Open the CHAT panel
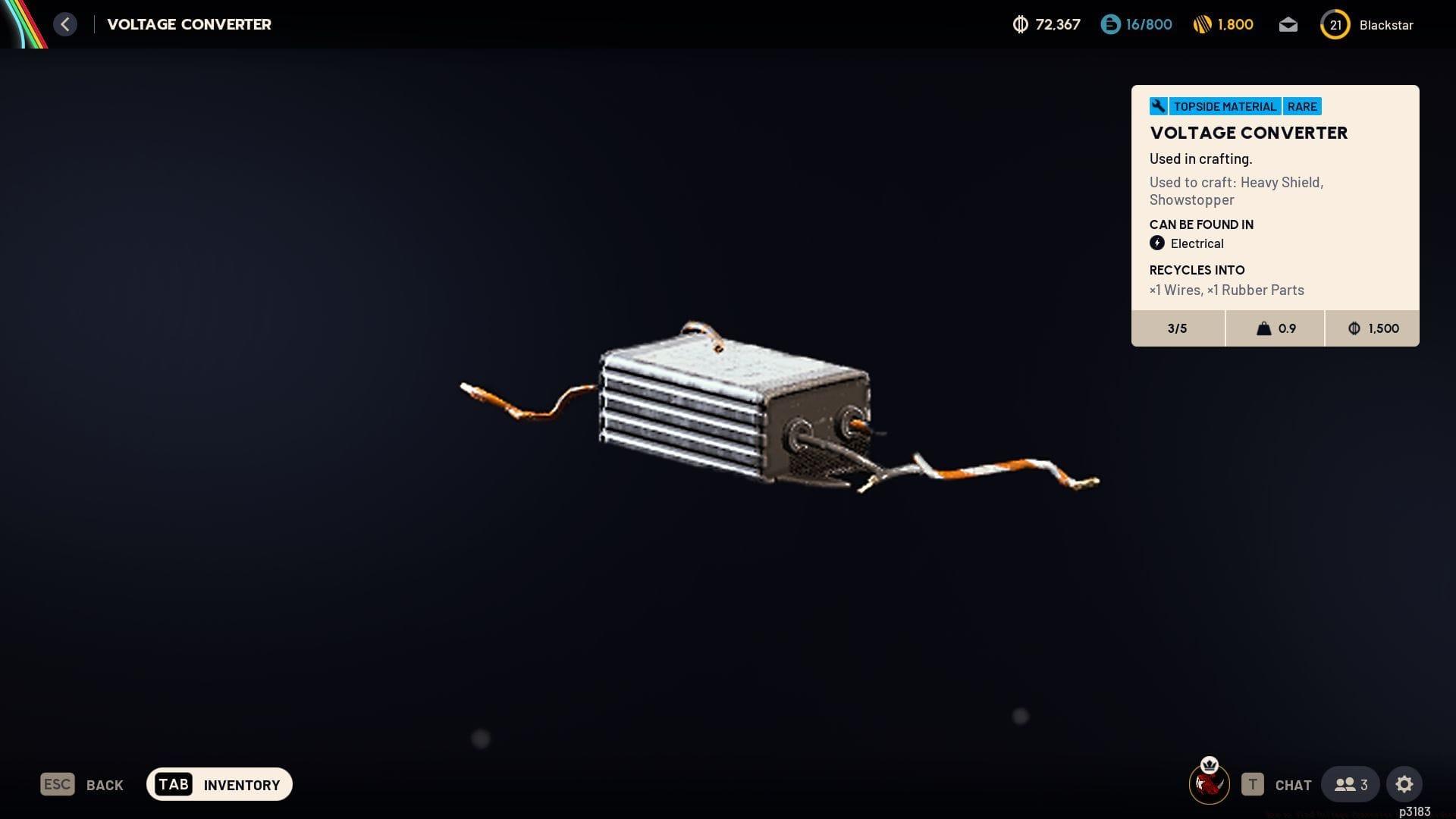Screen dimensions: 1456x819 pyautogui.click(x=1292, y=785)
